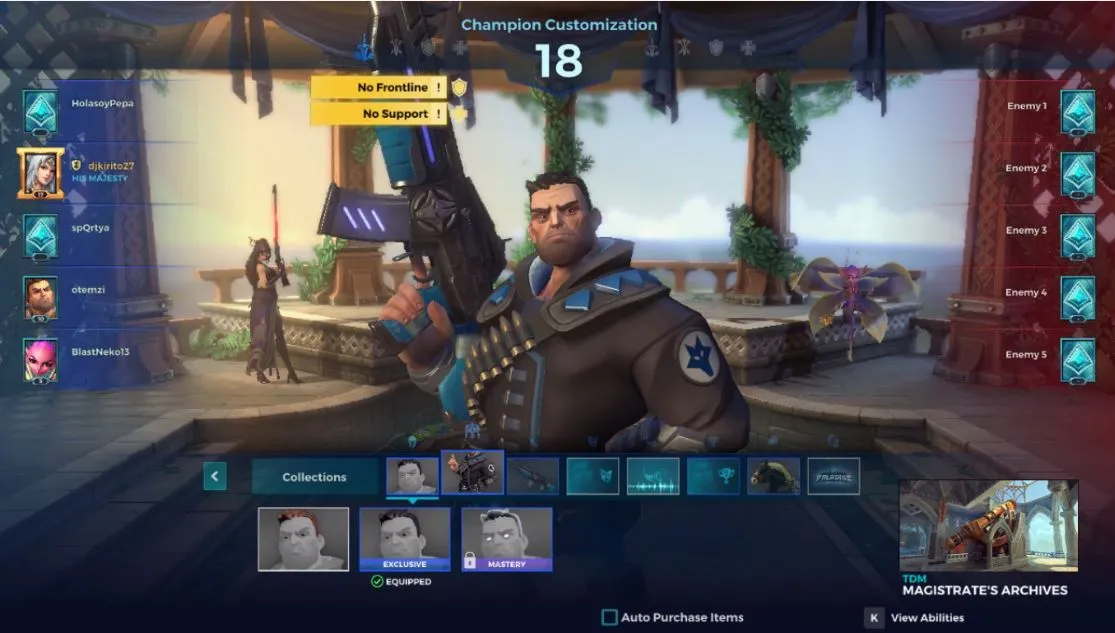Select the Exclusive head skin
The width and height of the screenshot is (1115, 633).
405,539
